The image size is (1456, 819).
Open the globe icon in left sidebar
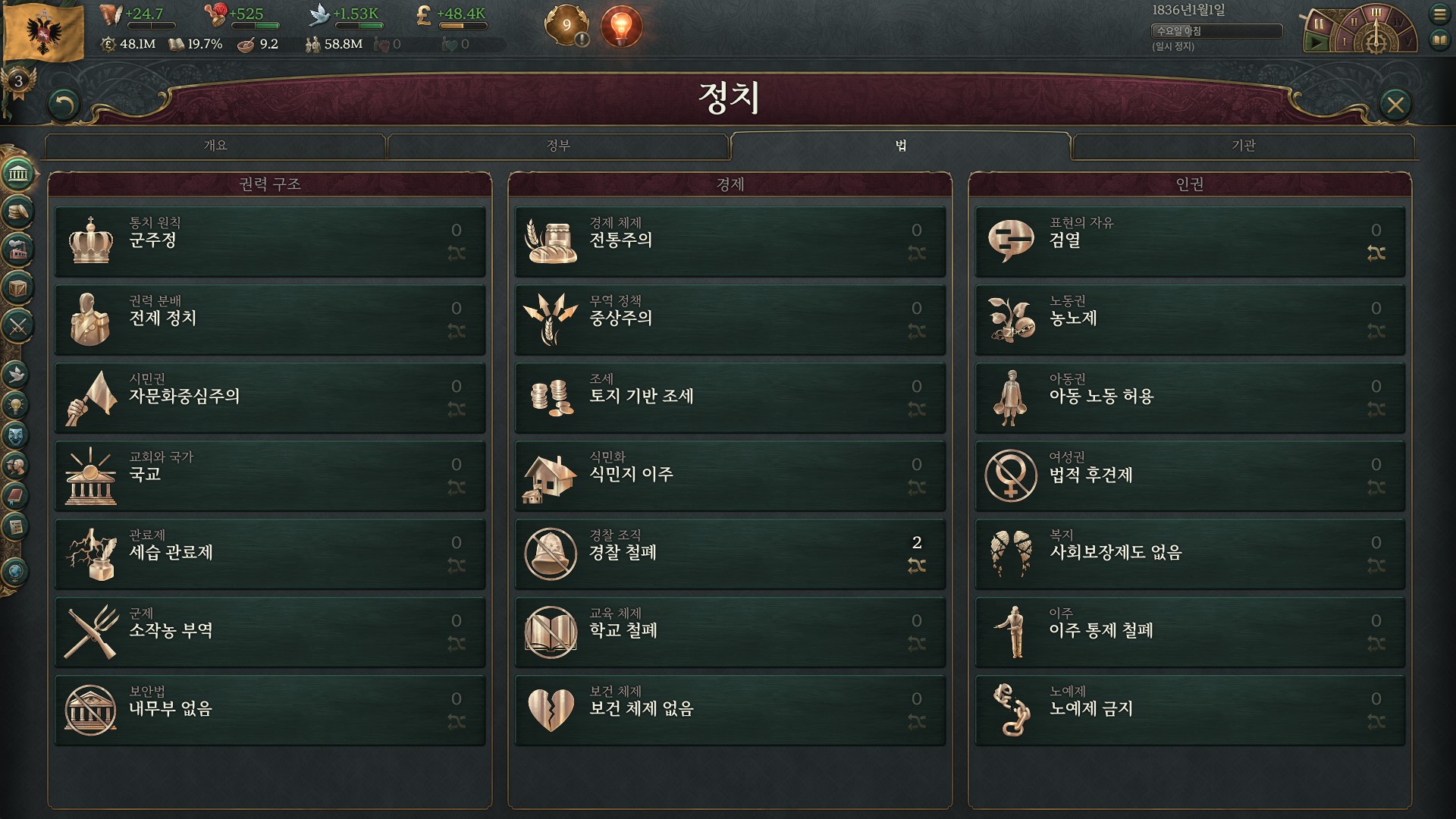(x=17, y=572)
